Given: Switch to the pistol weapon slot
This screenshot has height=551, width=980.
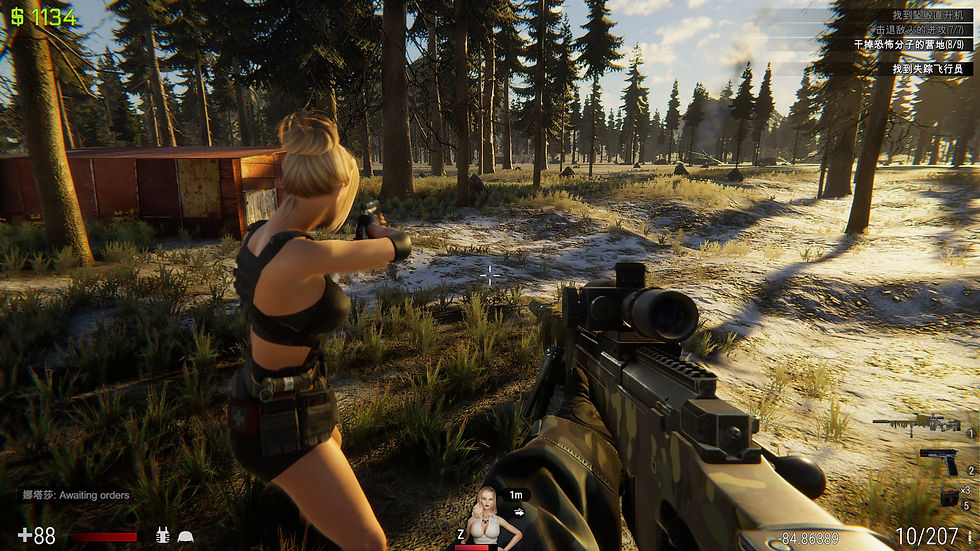Looking at the screenshot, I should tap(938, 460).
